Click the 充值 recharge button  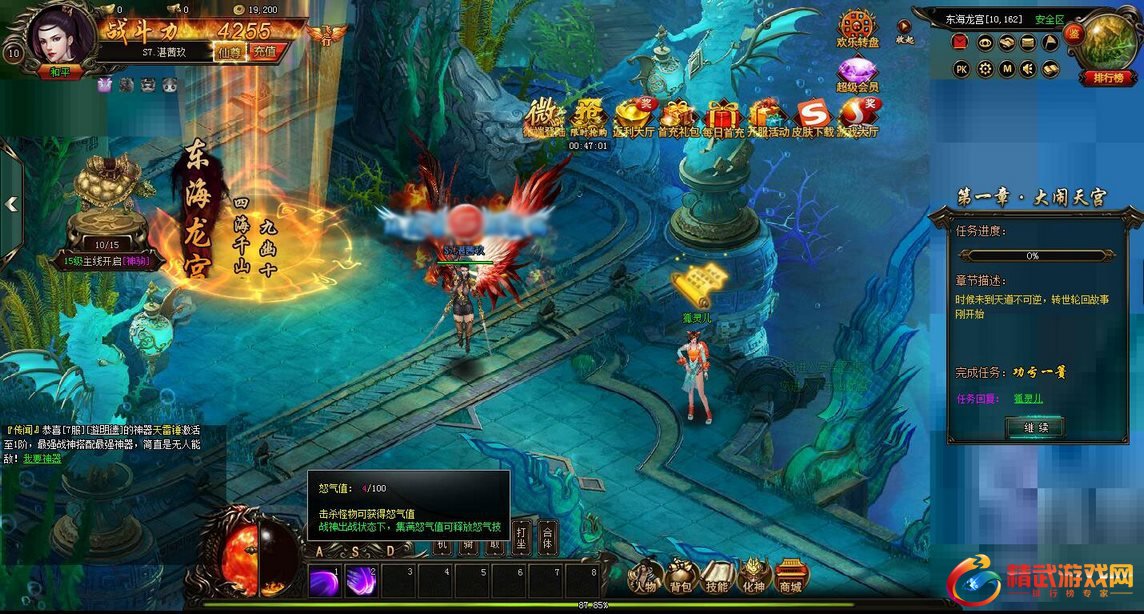point(264,50)
